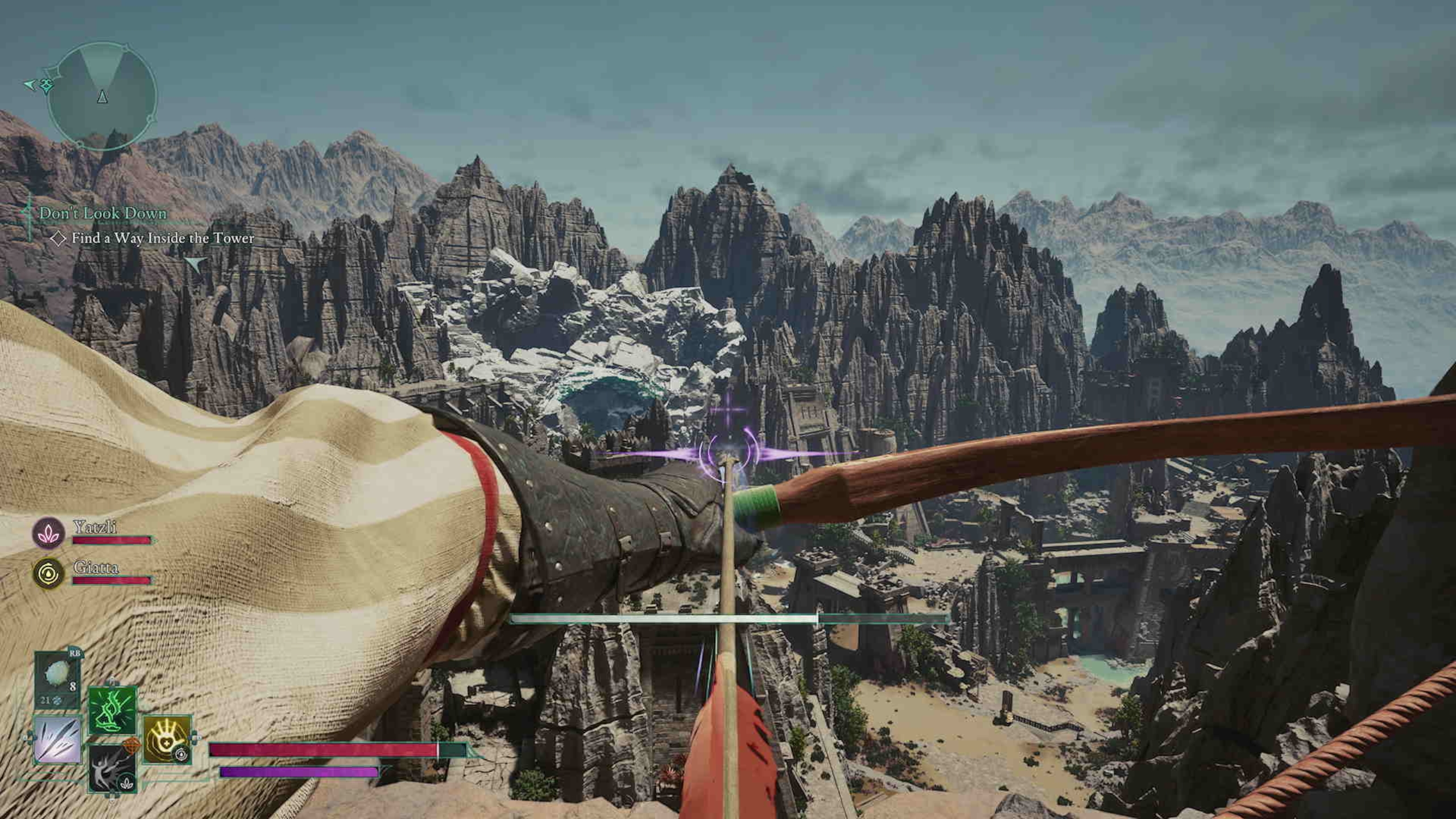Image resolution: width=1456 pixels, height=819 pixels.
Task: Activate the white slashing blades ability
Action: point(57,739)
